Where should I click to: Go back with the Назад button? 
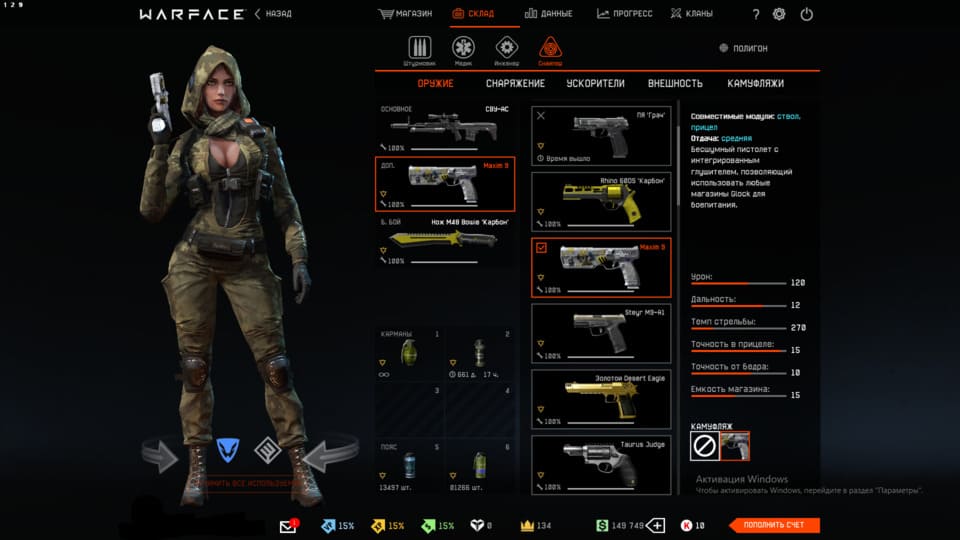pos(272,14)
